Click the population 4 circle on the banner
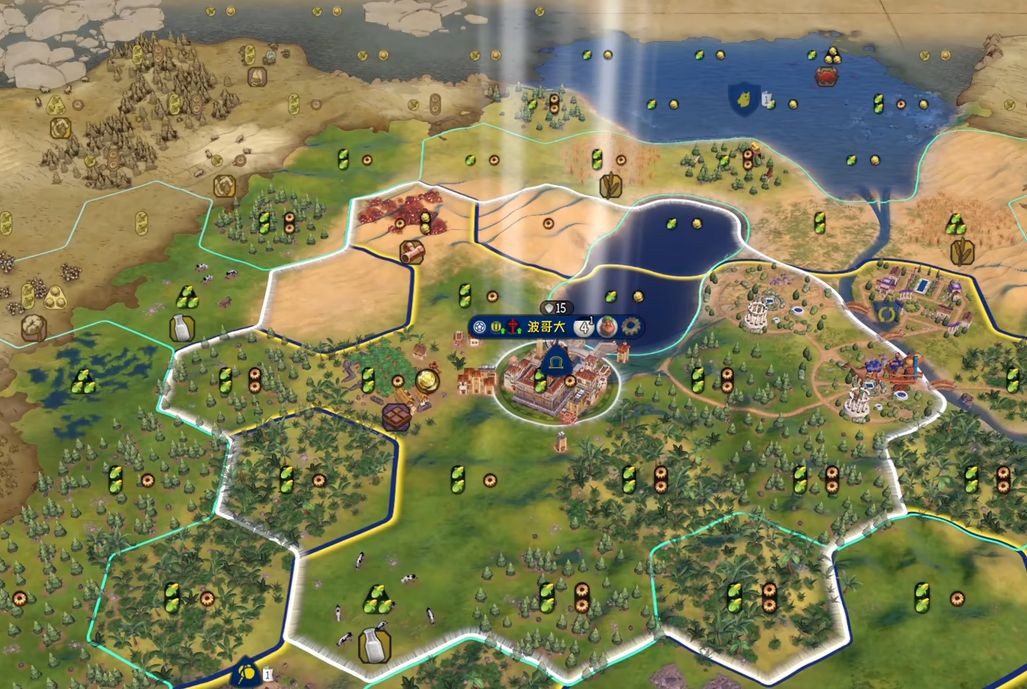Screen dimensions: 1027x689 pos(586,326)
